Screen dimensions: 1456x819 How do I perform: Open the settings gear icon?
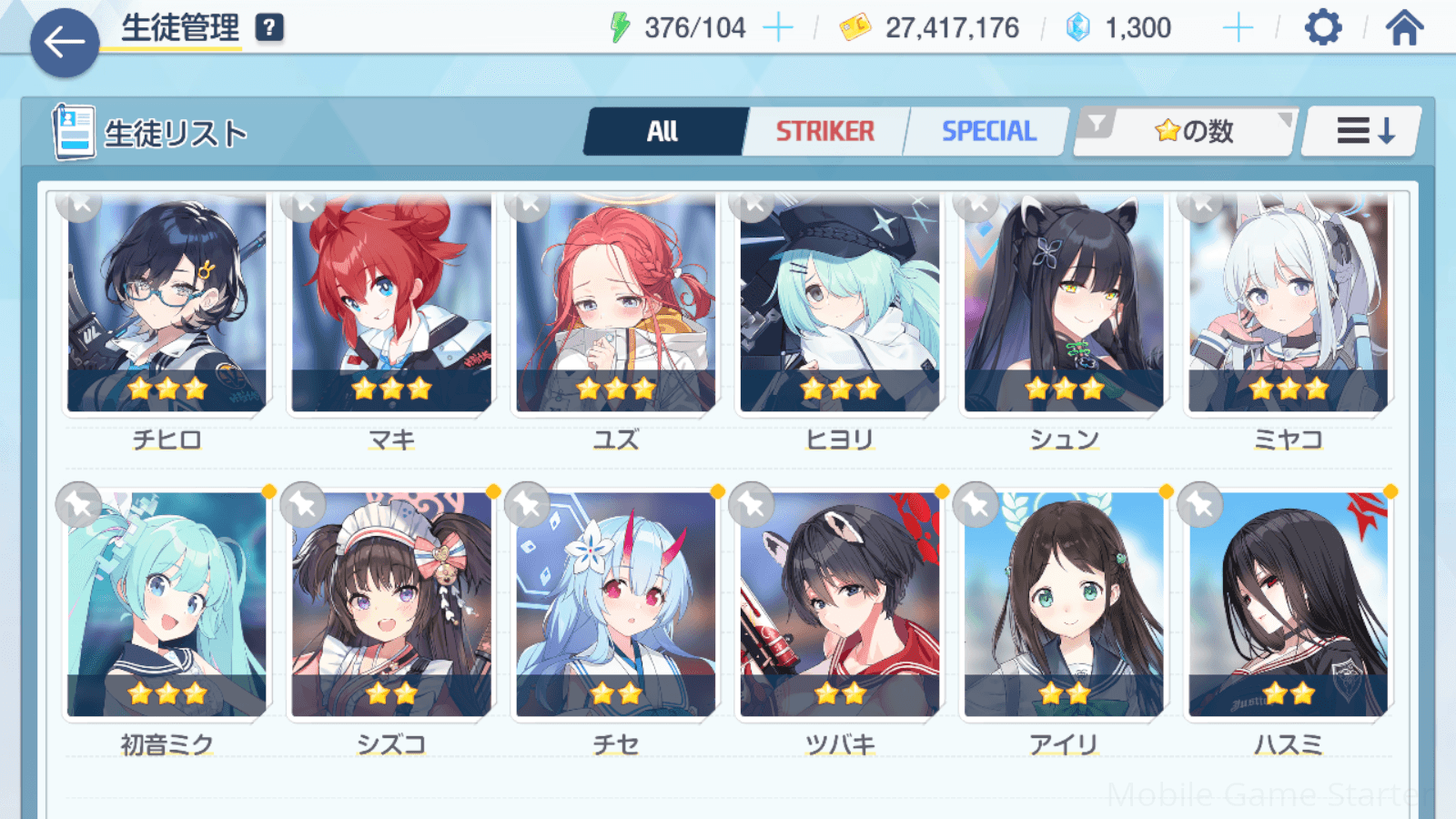click(1322, 28)
